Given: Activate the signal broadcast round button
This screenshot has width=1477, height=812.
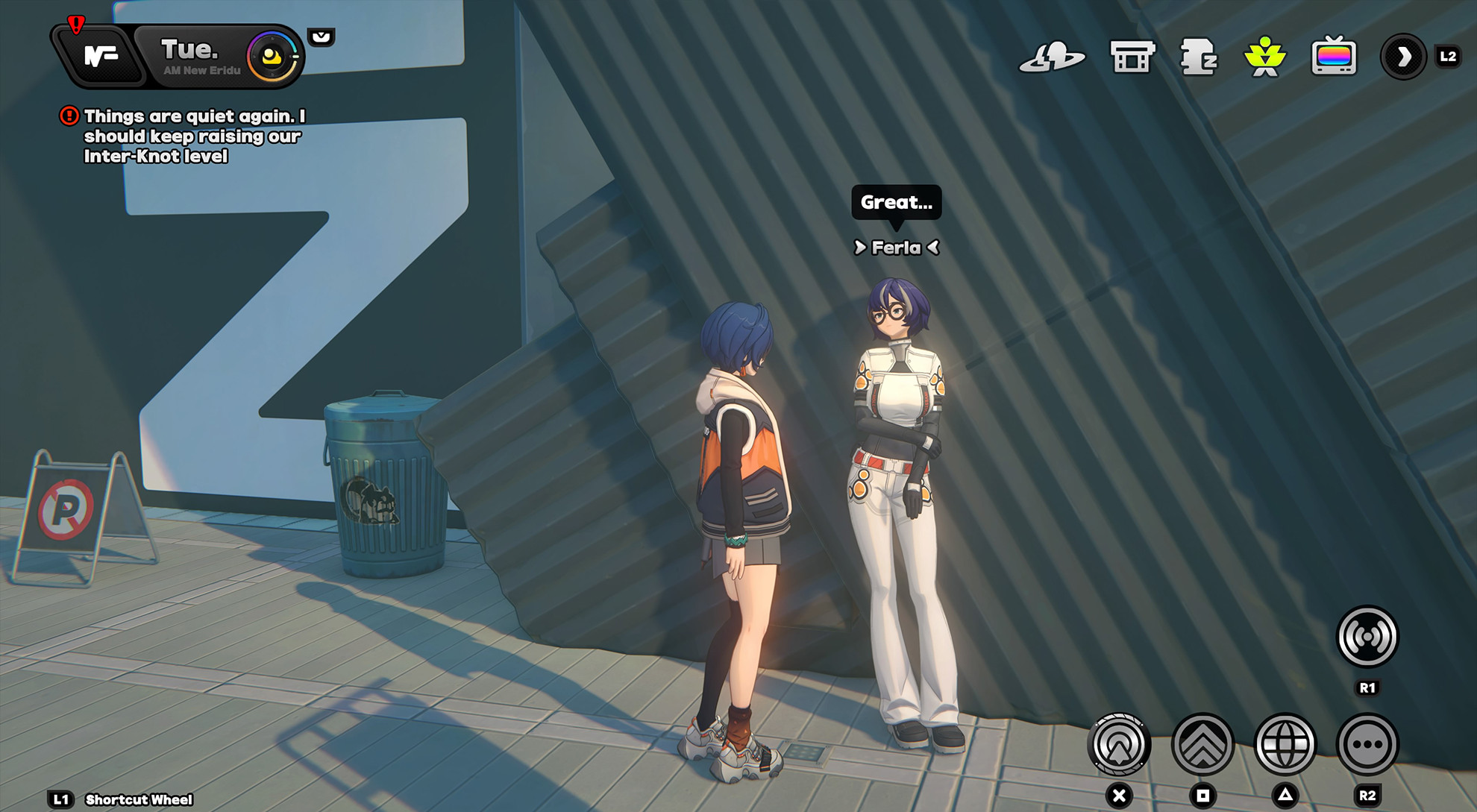Looking at the screenshot, I should 1367,637.
